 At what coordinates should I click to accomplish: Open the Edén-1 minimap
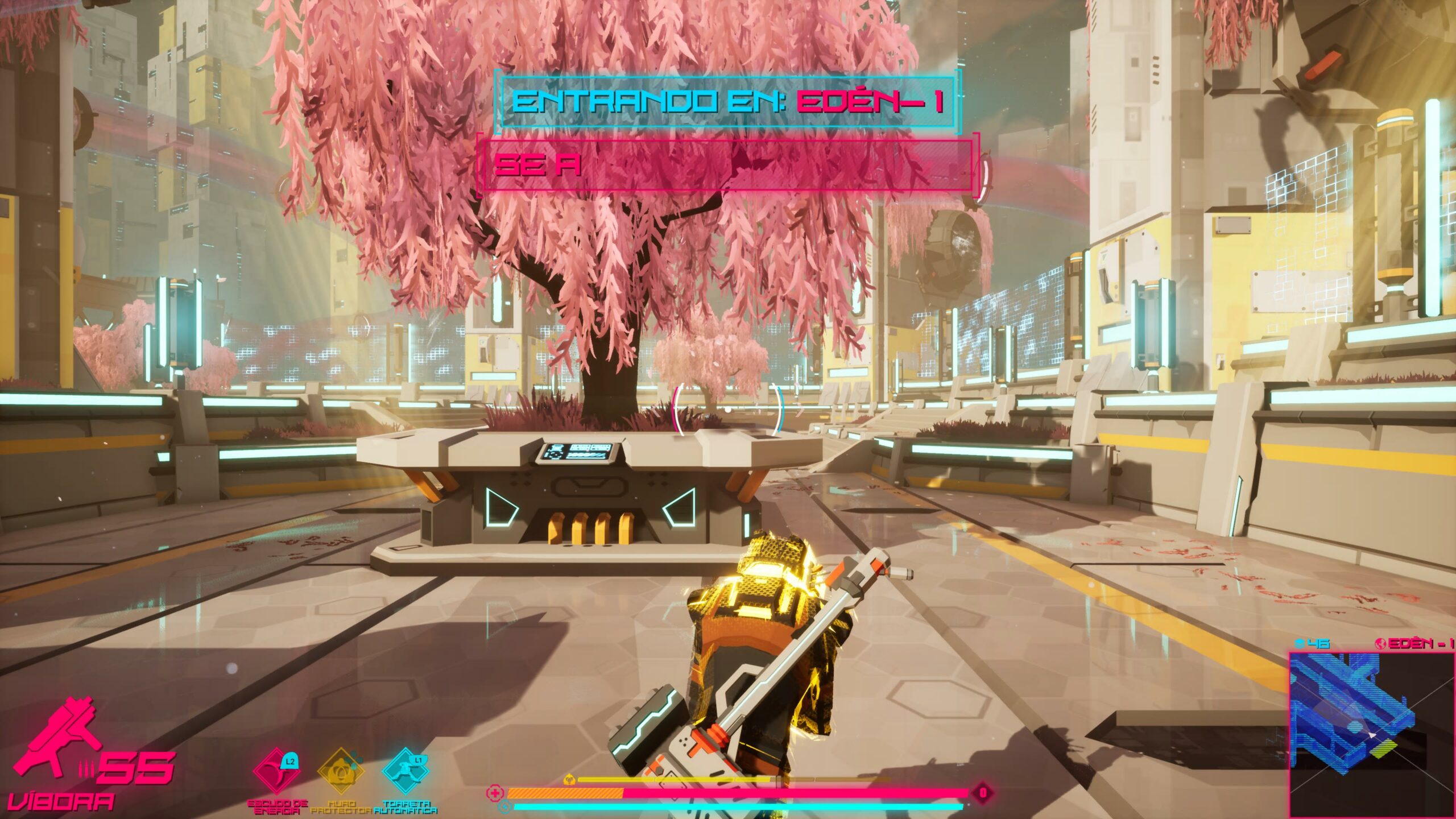pos(1371,734)
